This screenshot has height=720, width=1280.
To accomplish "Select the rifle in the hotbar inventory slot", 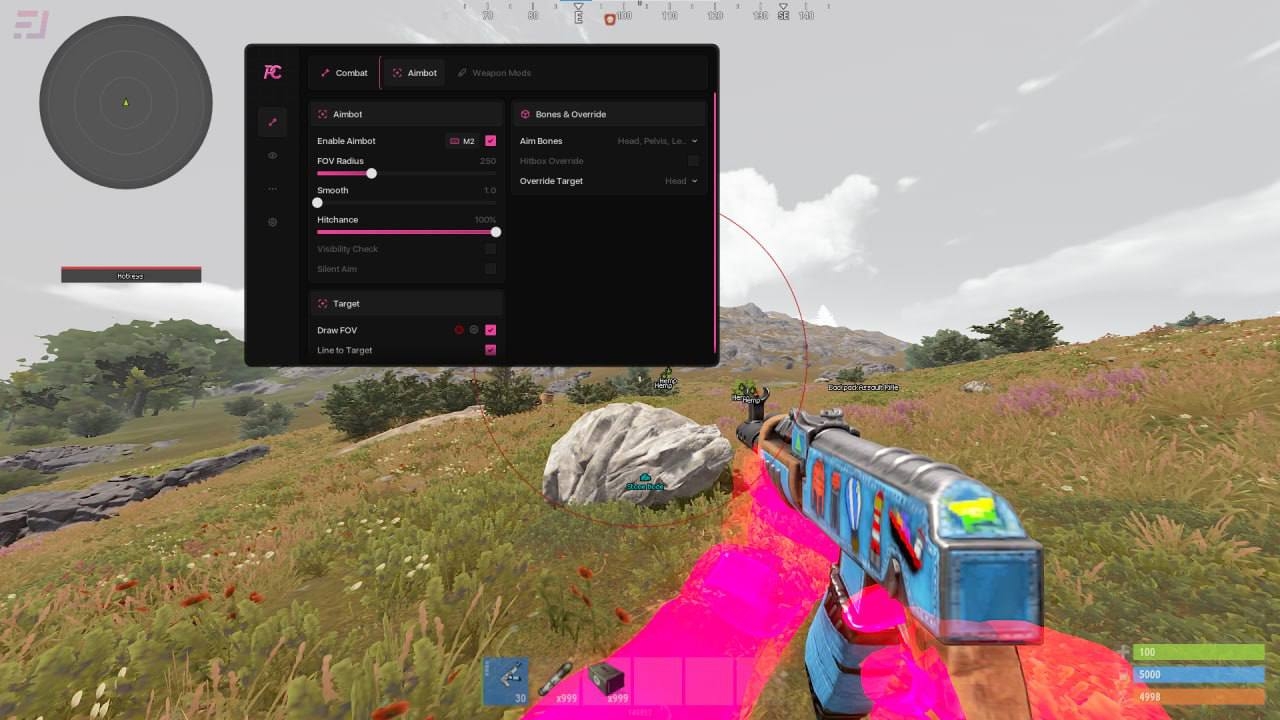I will point(508,680).
